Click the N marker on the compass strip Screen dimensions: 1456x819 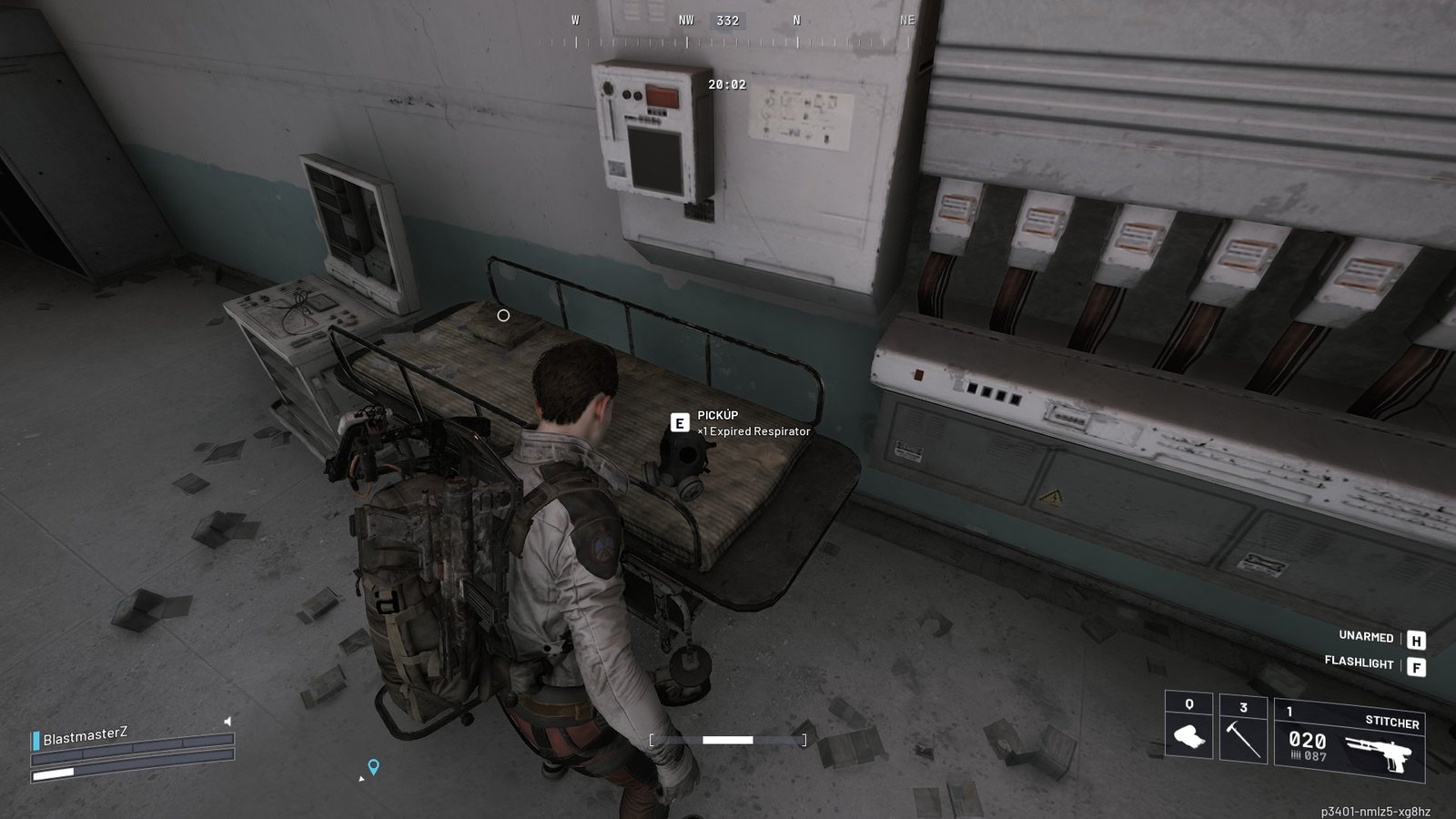click(796, 17)
